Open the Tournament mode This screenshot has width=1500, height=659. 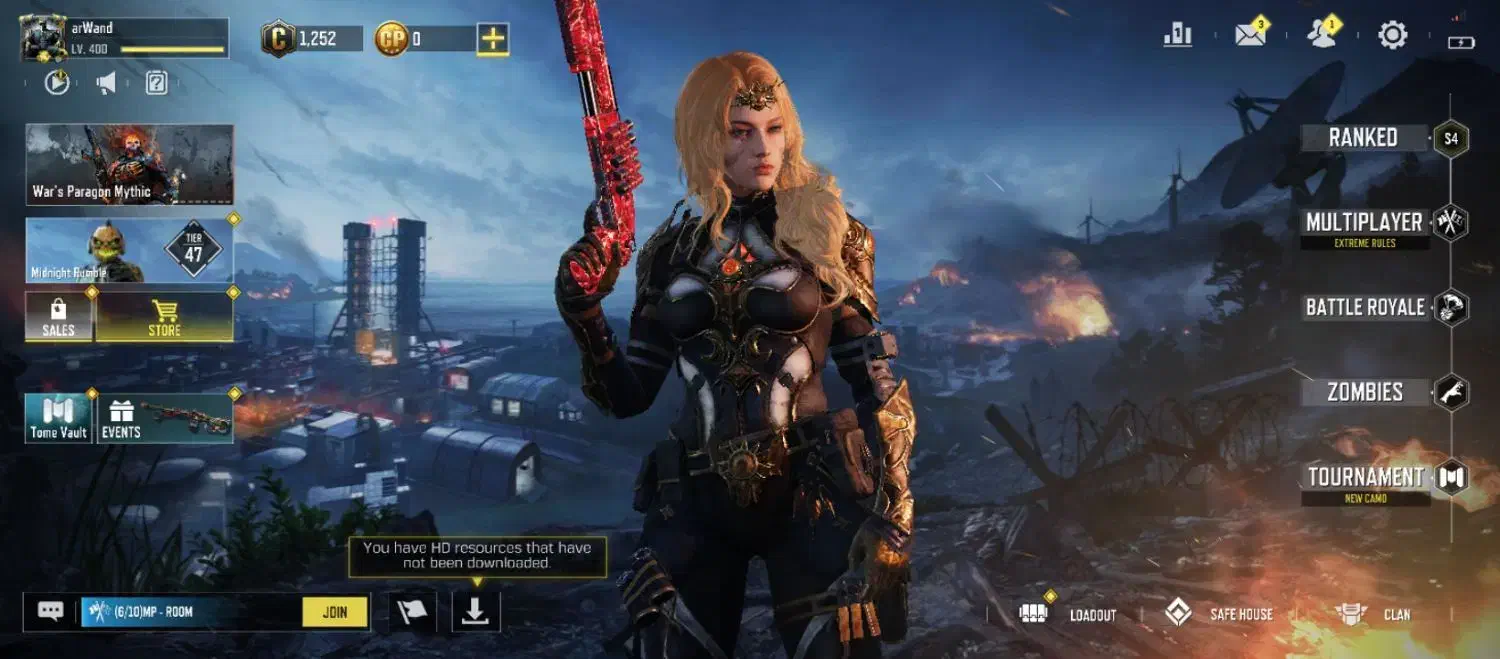point(1366,477)
